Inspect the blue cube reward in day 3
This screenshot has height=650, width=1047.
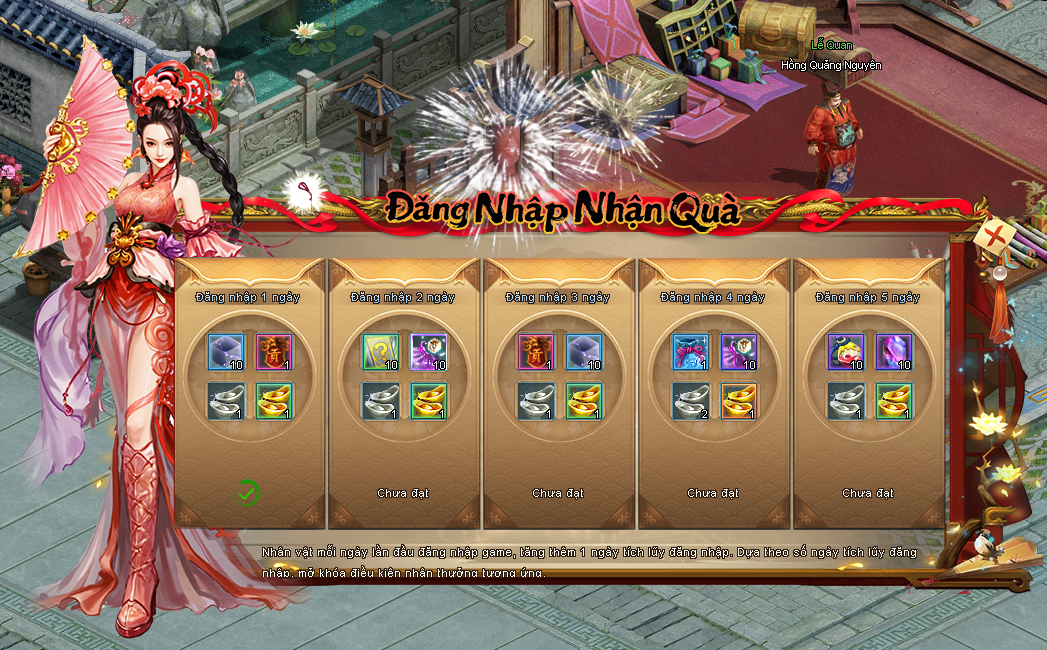[x=584, y=351]
